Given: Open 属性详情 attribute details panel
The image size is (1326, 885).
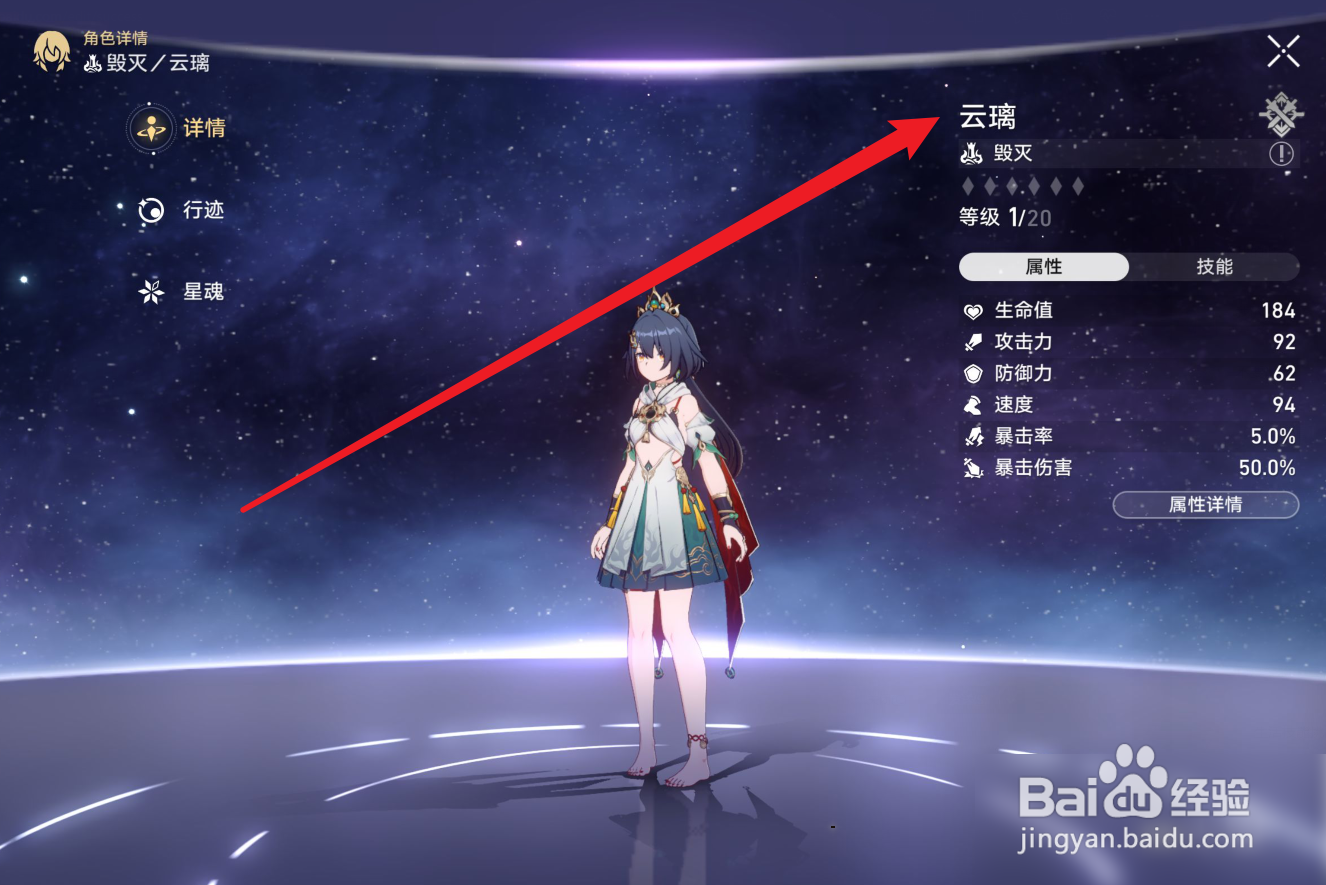Looking at the screenshot, I should [1205, 505].
